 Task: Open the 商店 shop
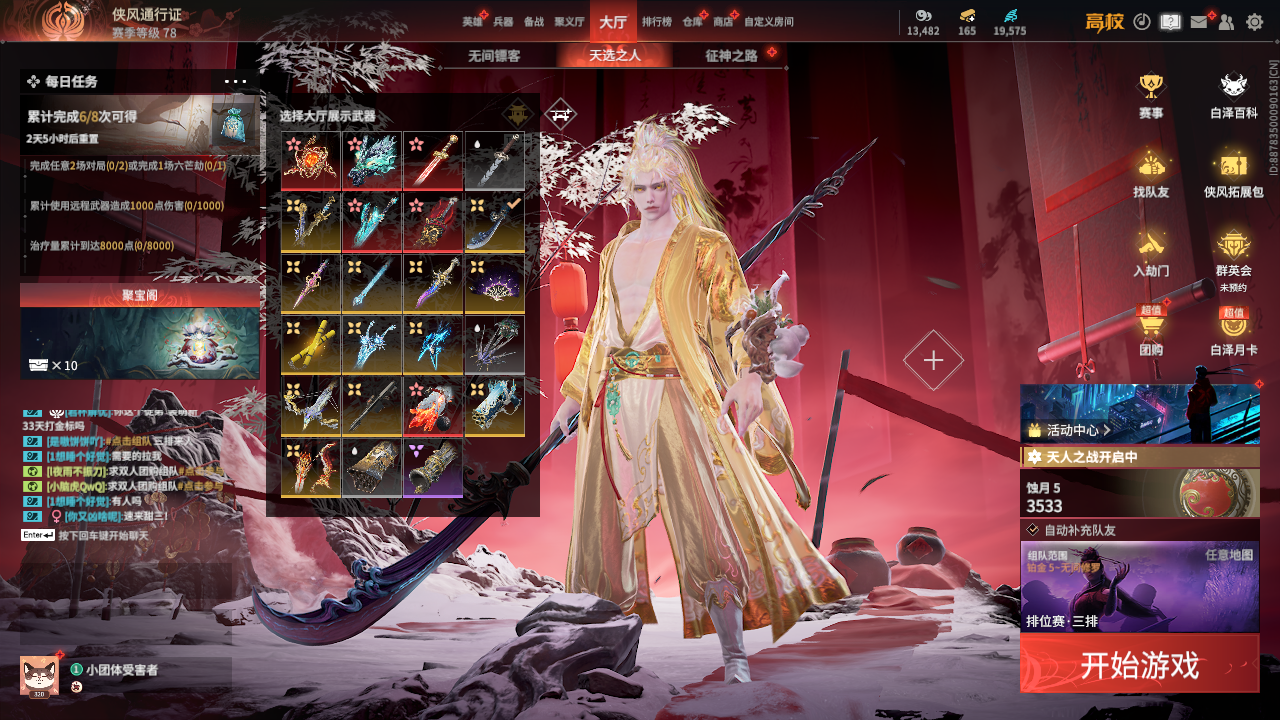click(722, 22)
